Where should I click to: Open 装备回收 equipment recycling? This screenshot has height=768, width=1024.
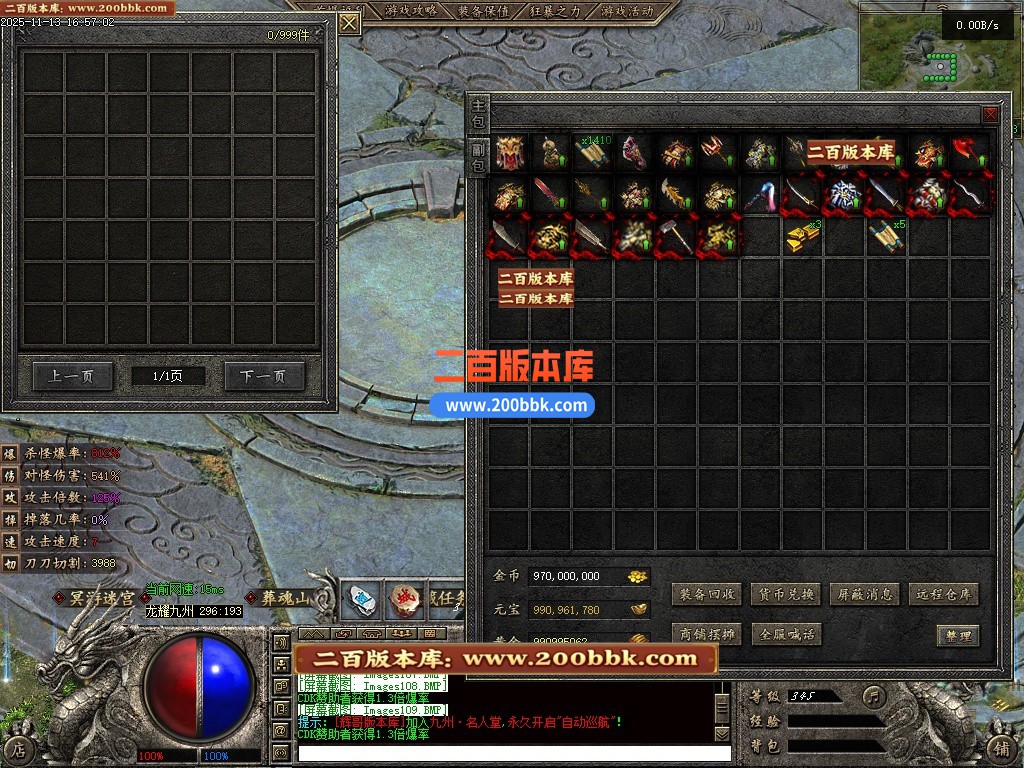point(707,594)
